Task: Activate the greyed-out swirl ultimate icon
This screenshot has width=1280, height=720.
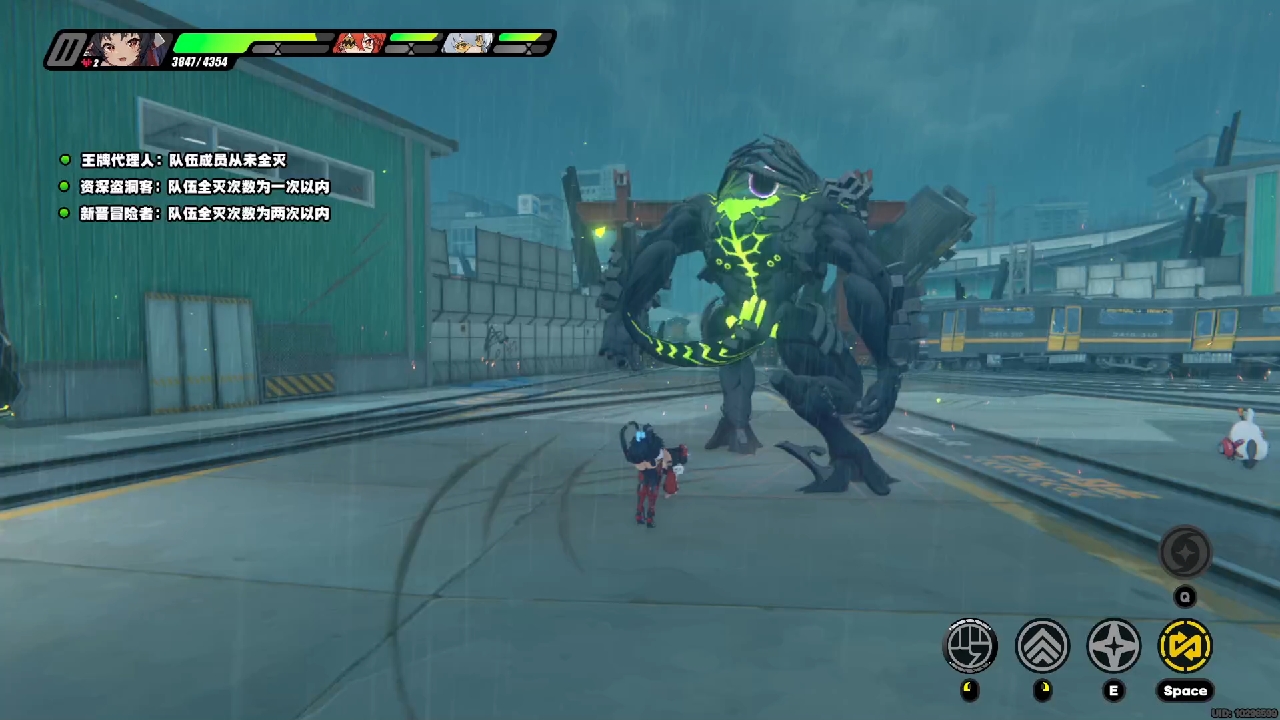Action: click(x=1185, y=553)
